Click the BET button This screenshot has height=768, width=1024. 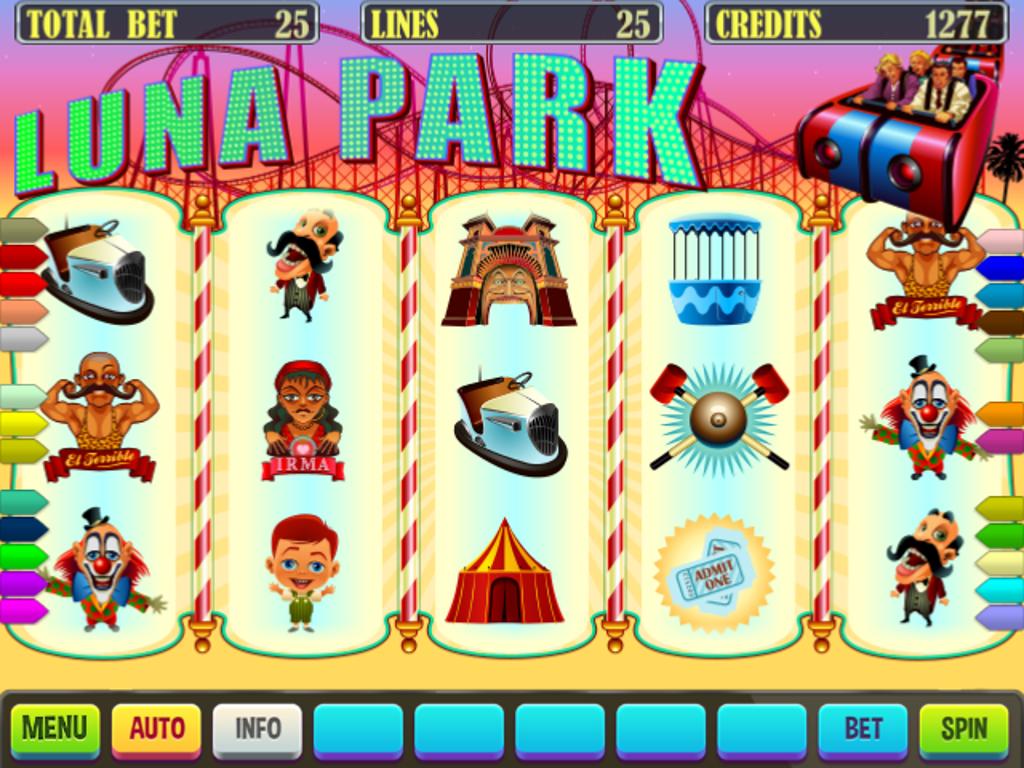tap(863, 730)
